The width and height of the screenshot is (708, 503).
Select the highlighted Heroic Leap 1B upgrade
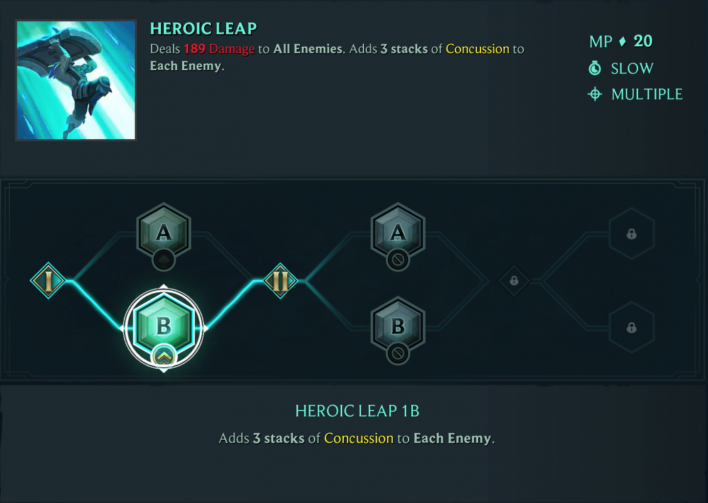click(x=164, y=326)
